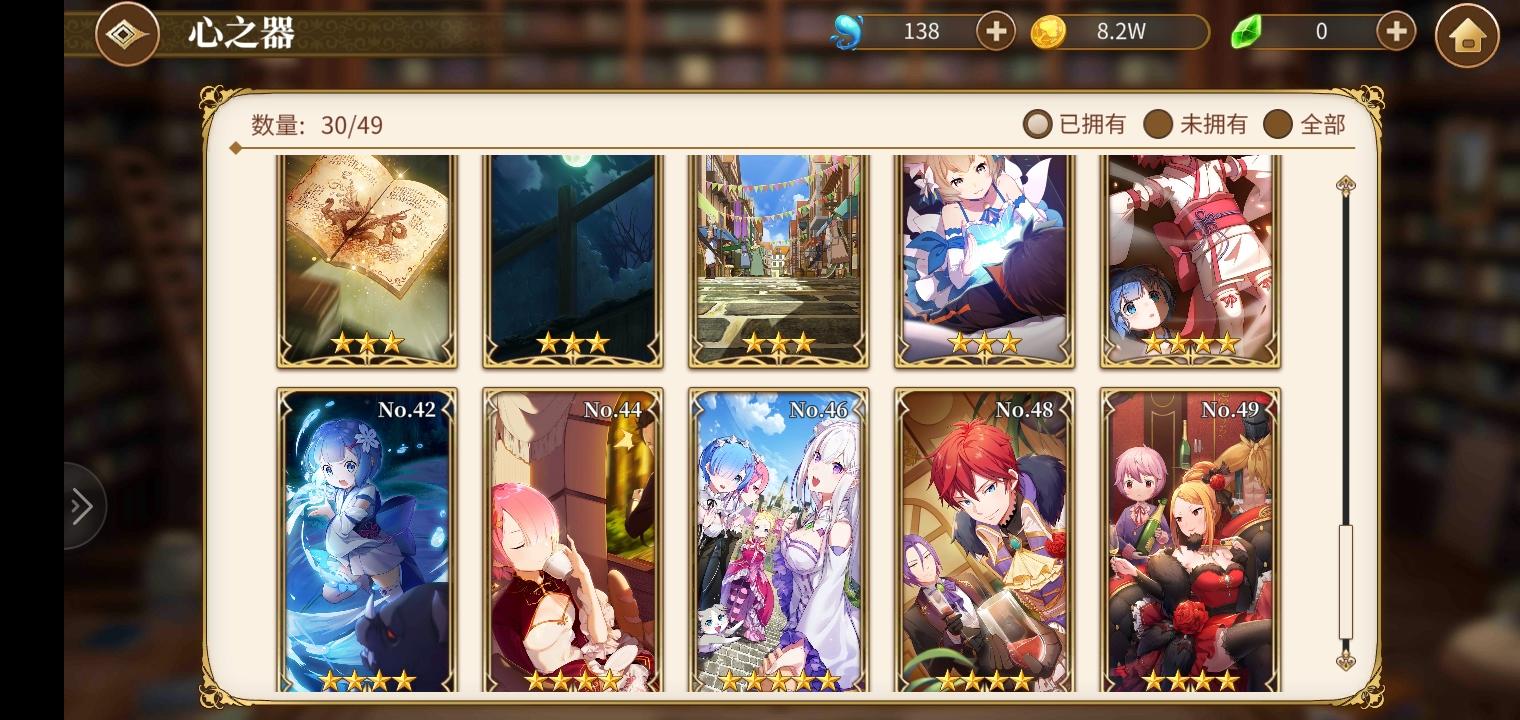Select the 全部 (all) filter option

(1278, 124)
